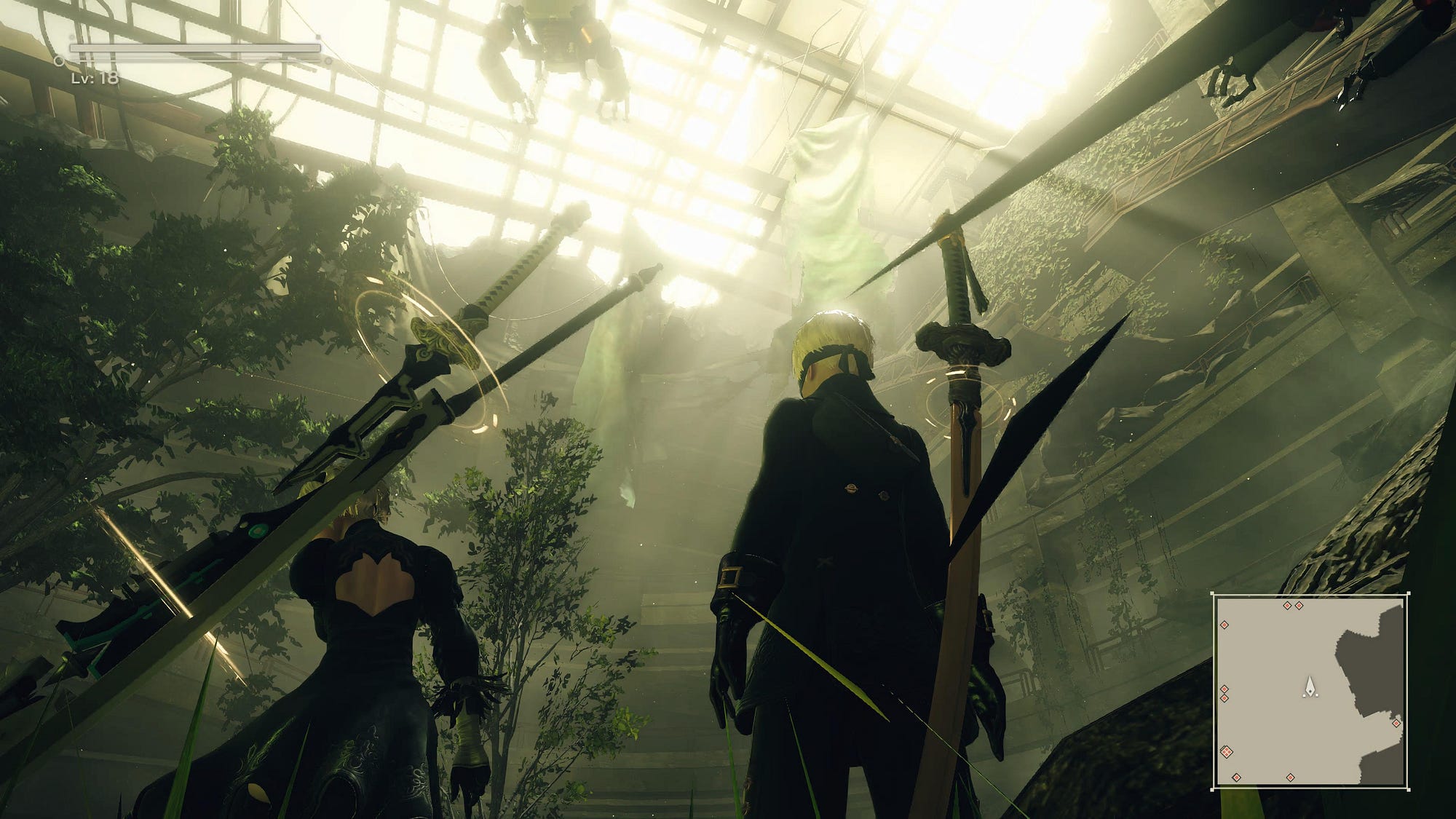Screen dimensions: 1456x819
Task: Select the large four-diamond cluster minimap marker
Action: [1227, 751]
